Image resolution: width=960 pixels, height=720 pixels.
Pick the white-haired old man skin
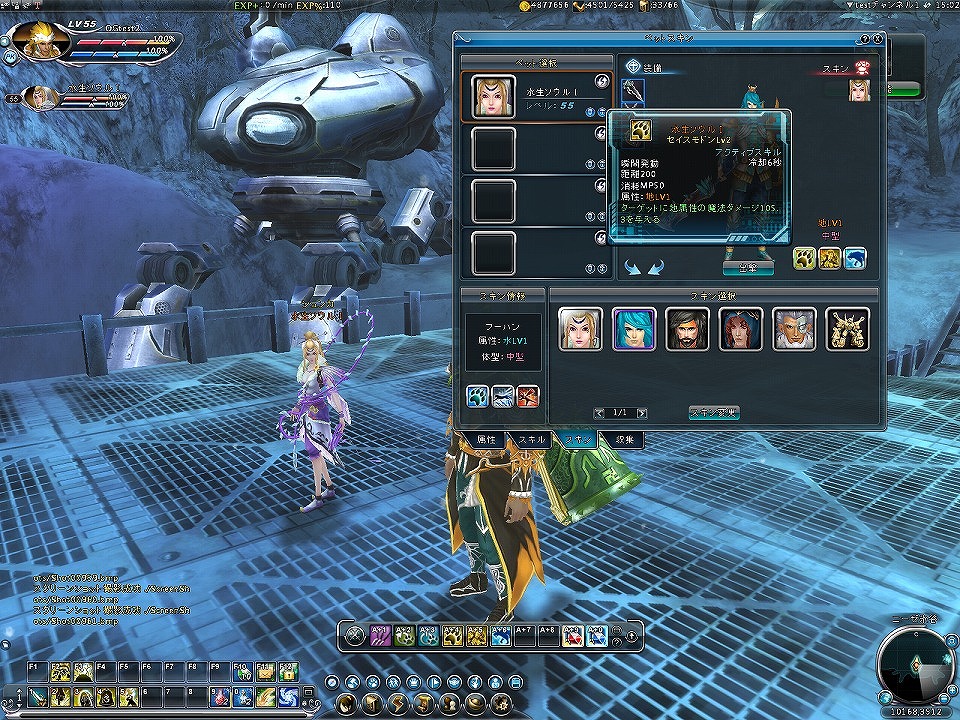coord(794,329)
